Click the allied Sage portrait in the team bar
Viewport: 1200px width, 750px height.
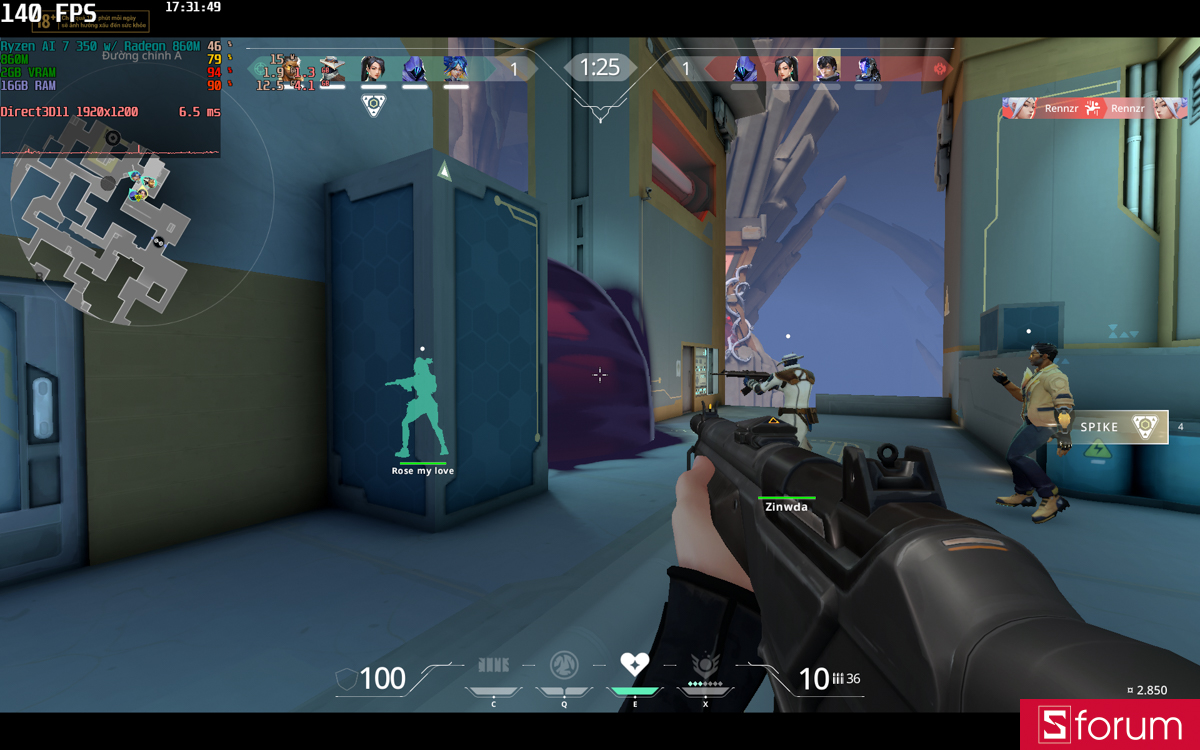[373, 69]
